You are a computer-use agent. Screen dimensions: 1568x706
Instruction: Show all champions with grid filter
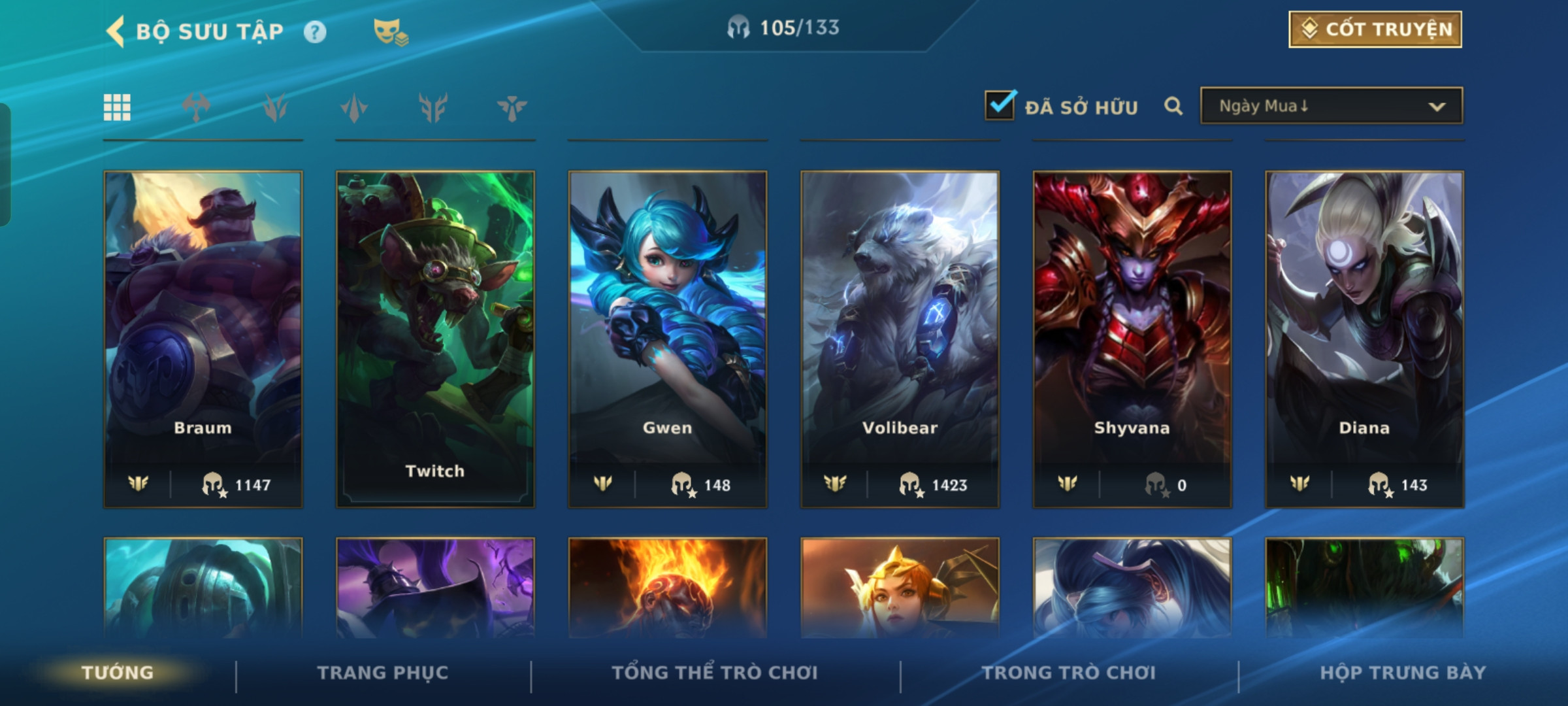tap(118, 107)
